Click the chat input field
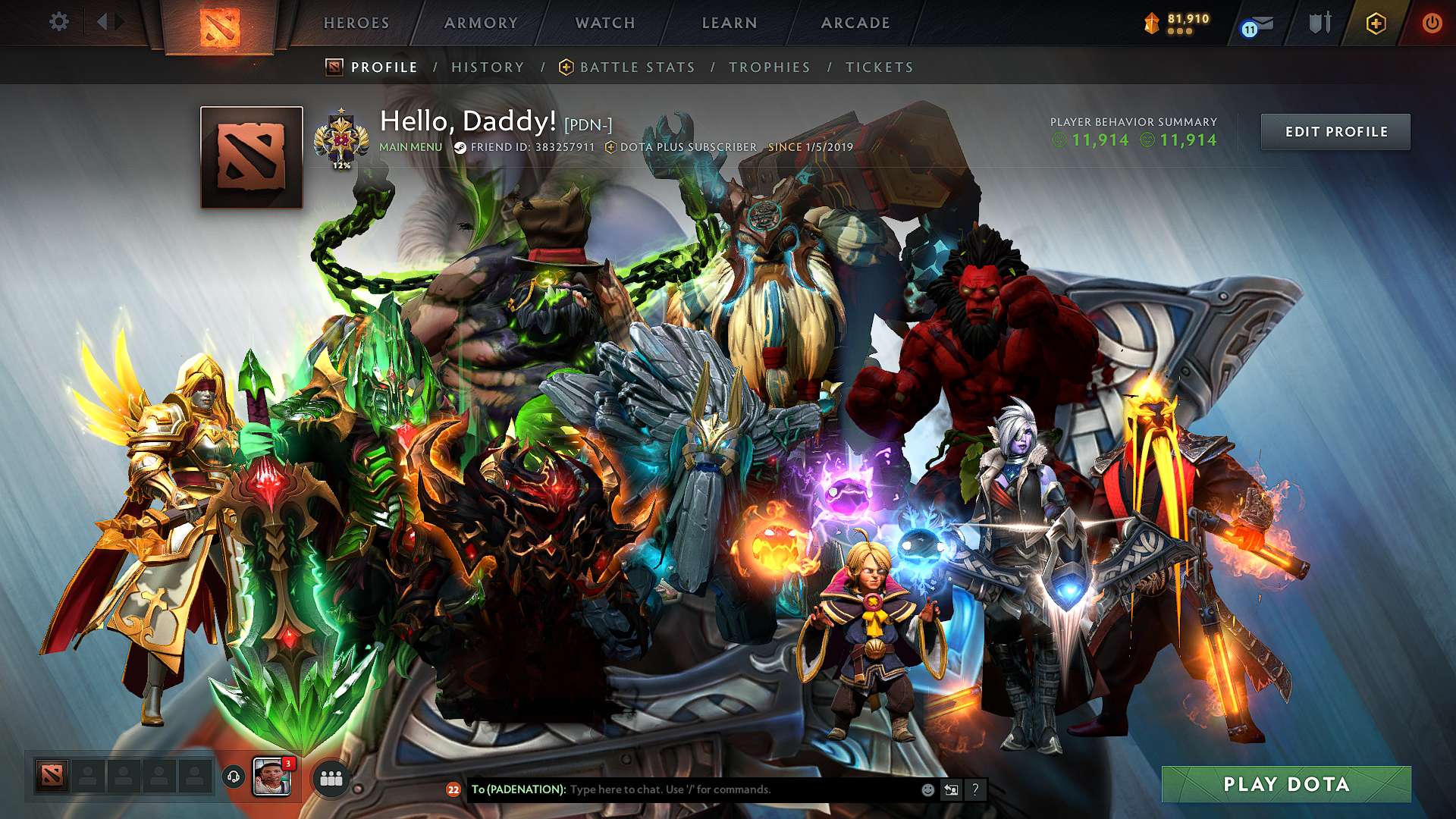 pos(720,790)
